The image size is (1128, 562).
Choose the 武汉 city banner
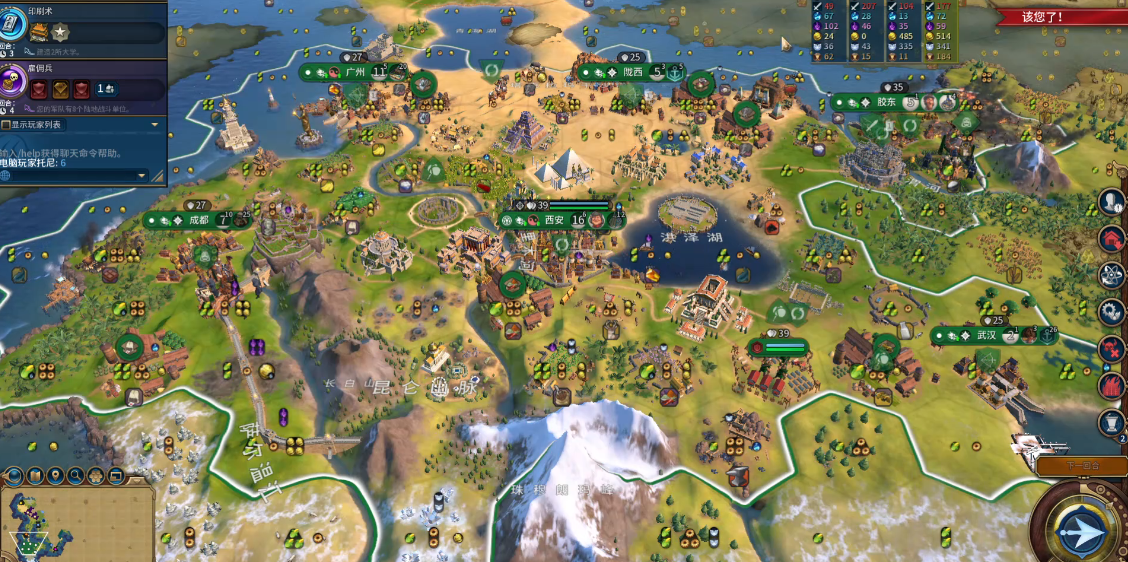click(987, 335)
